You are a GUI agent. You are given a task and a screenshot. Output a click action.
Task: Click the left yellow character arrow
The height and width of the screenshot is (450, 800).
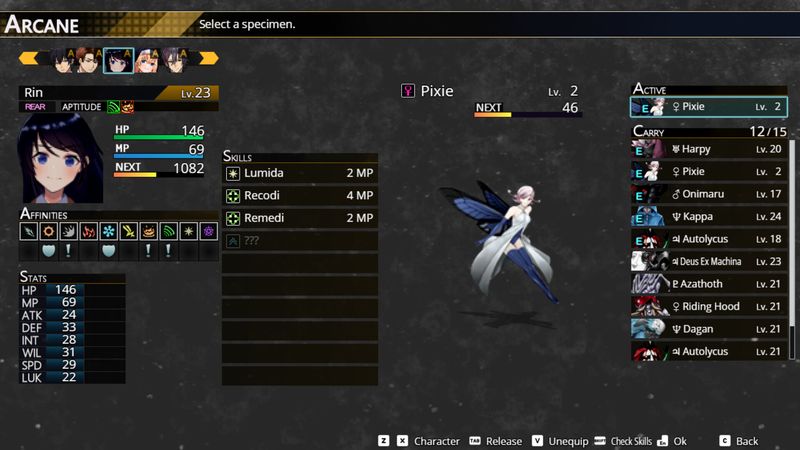point(29,58)
